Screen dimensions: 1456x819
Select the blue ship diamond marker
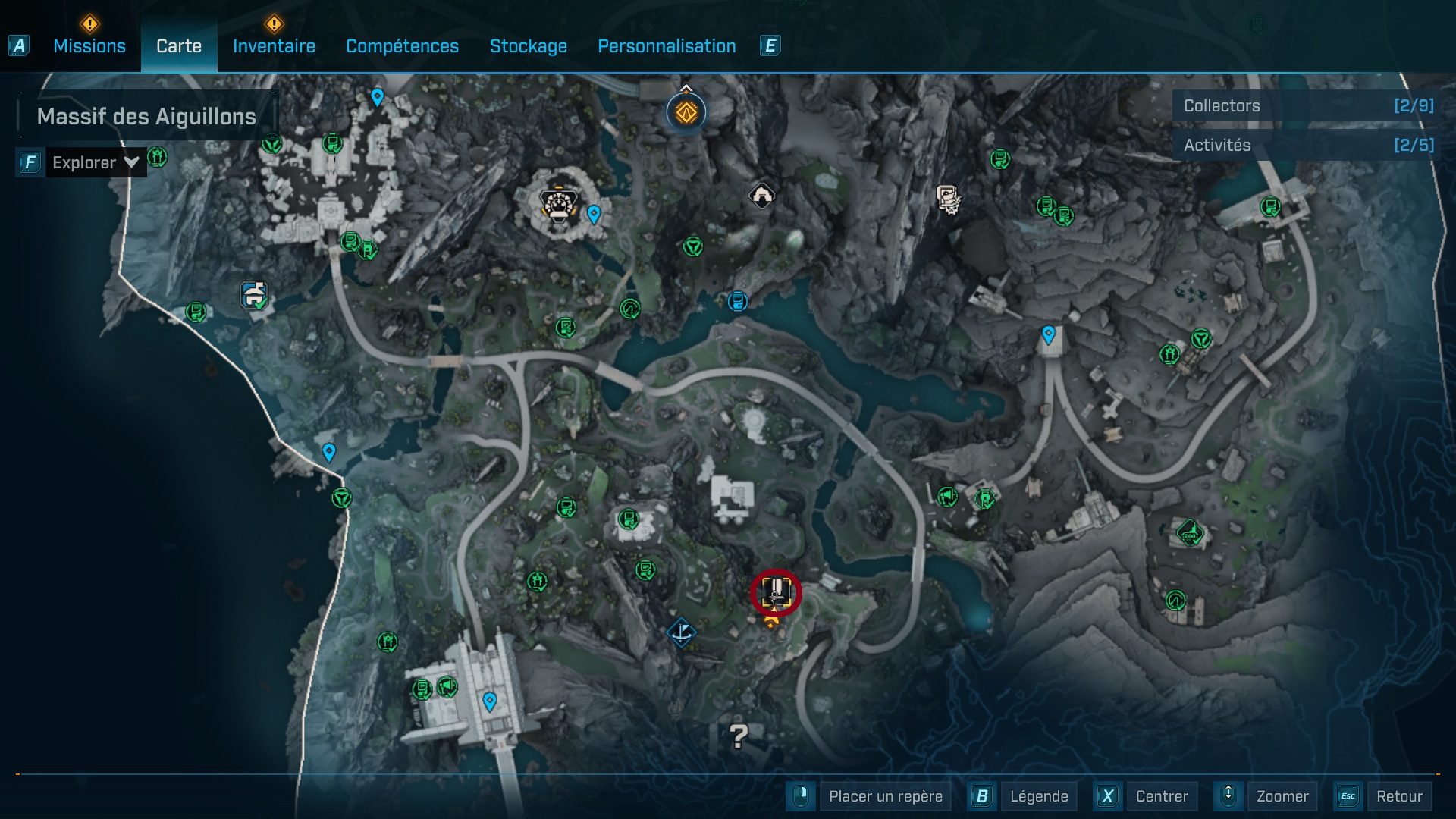click(x=681, y=632)
